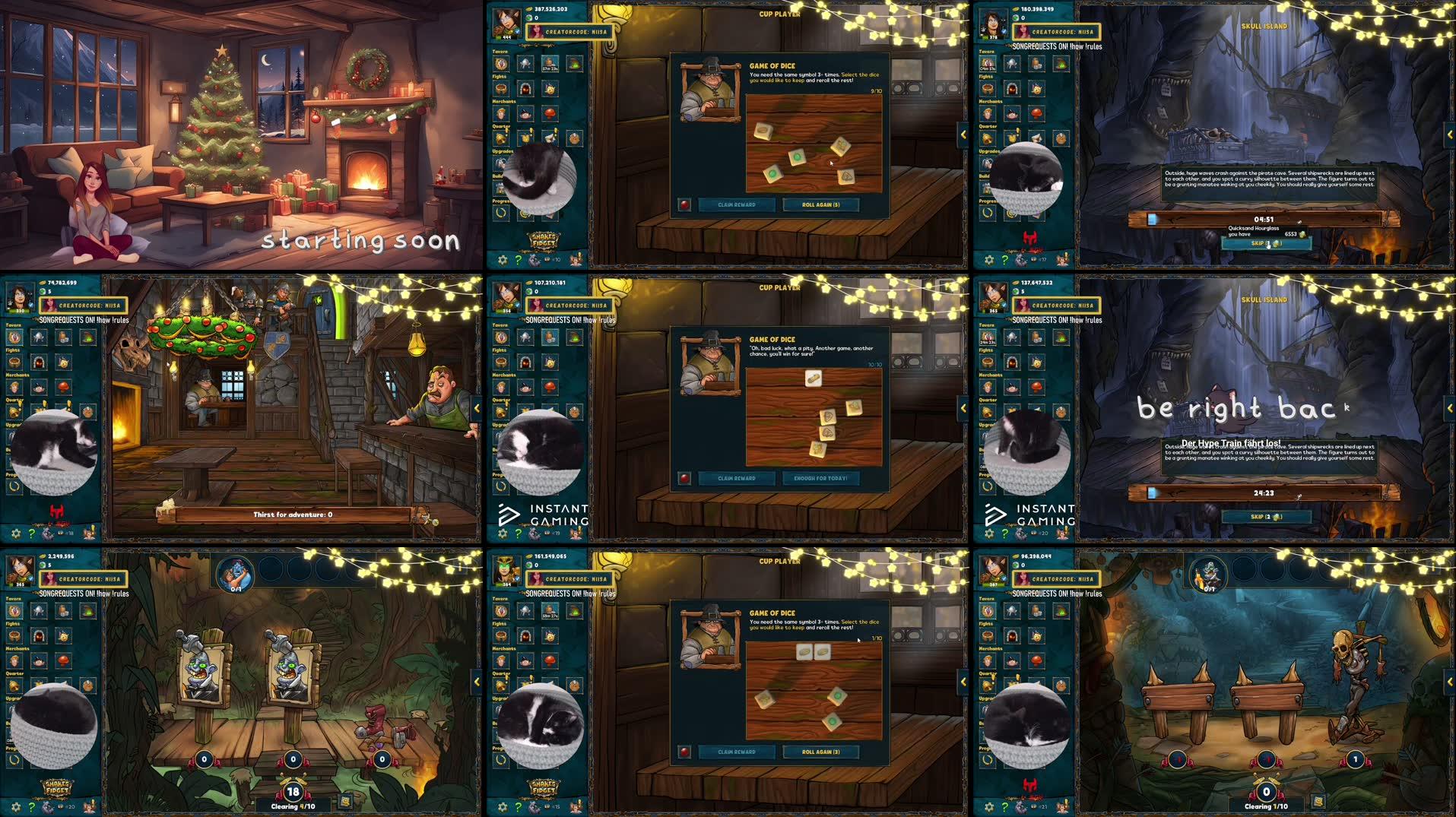Click the green question mark help icon
The image size is (1456, 817).
pos(519,259)
